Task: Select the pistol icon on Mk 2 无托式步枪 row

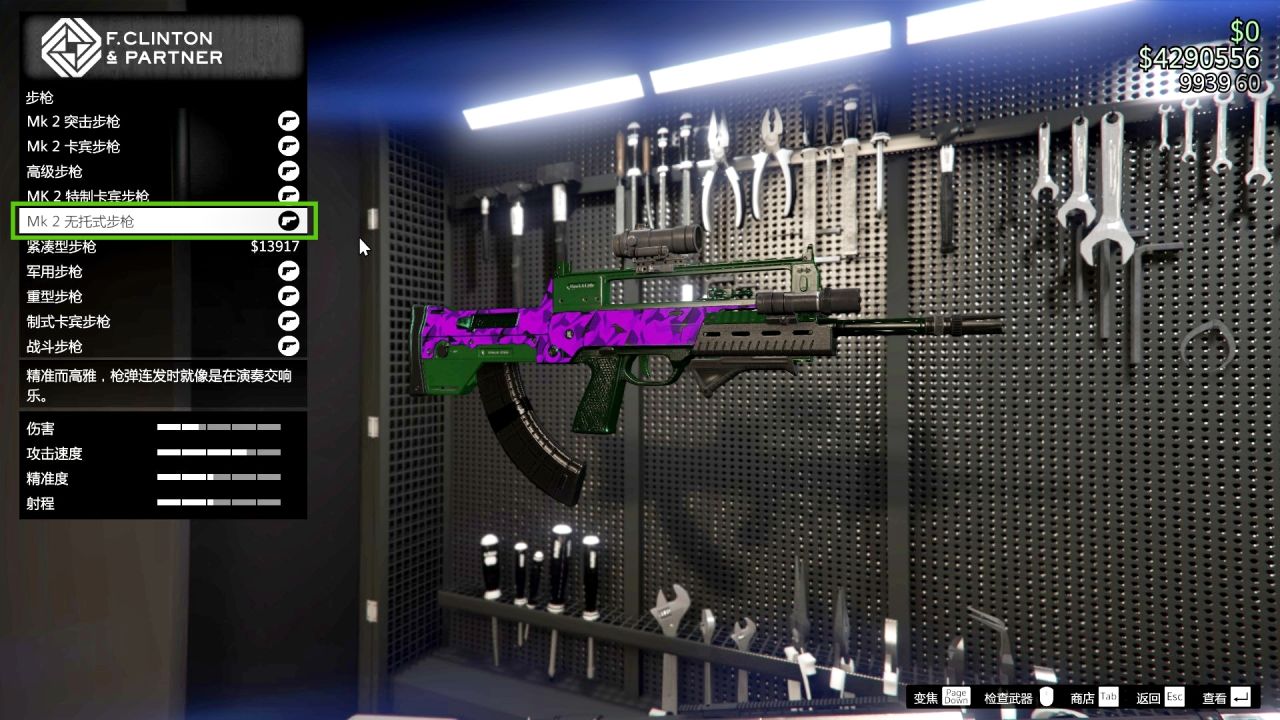Action: click(289, 221)
